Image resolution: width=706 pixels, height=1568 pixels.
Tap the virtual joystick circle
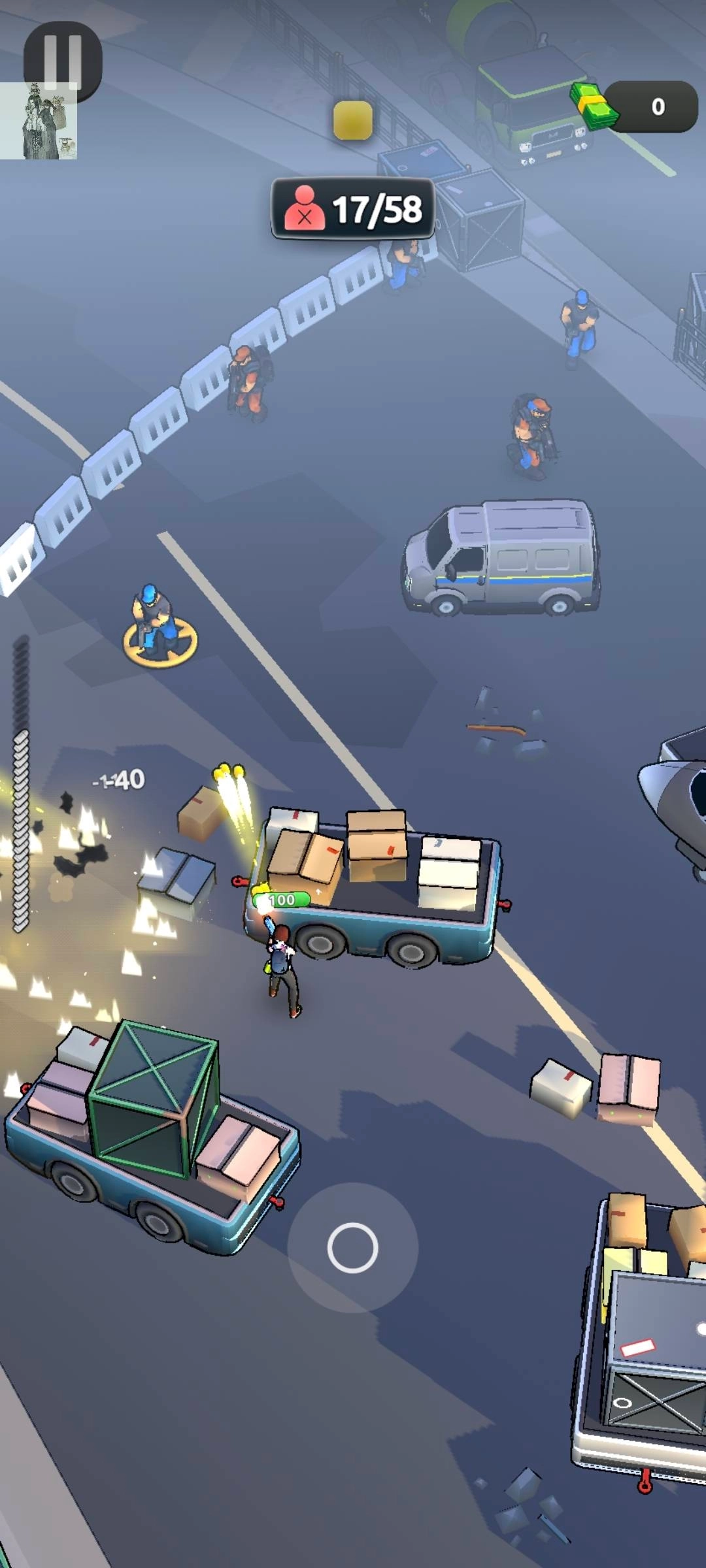(352, 1247)
